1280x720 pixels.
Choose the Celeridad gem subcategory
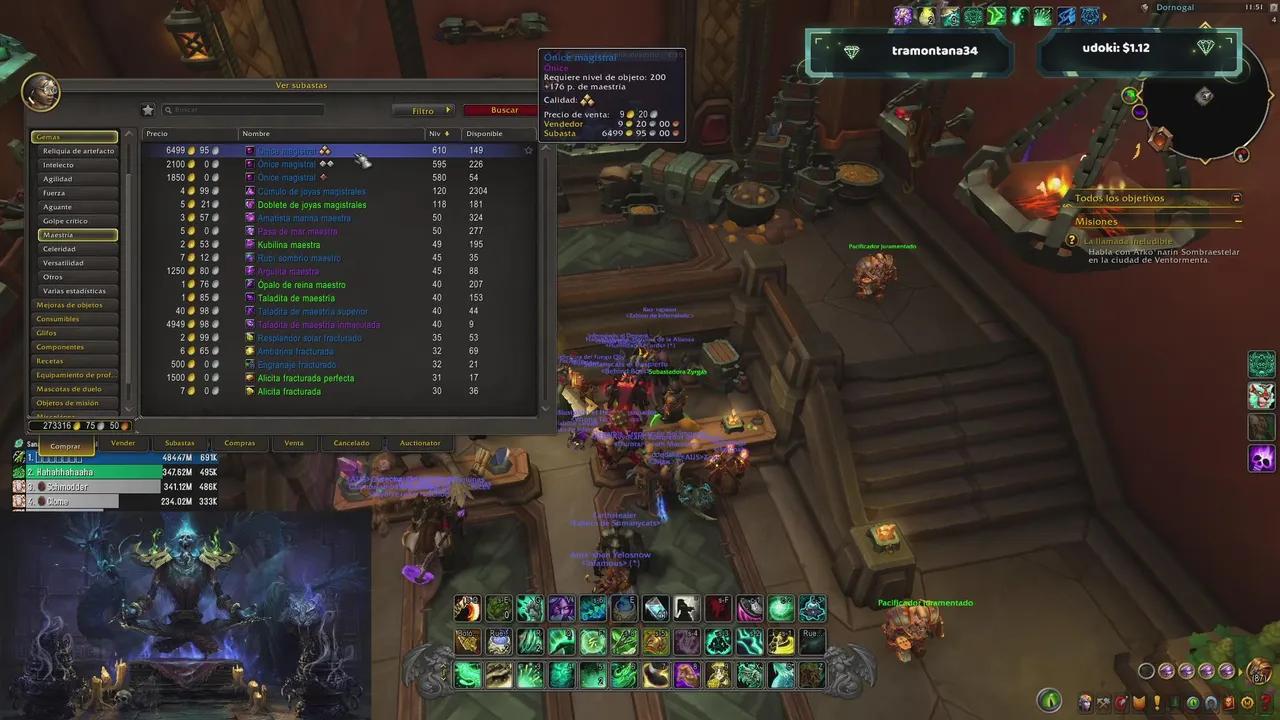(x=59, y=249)
